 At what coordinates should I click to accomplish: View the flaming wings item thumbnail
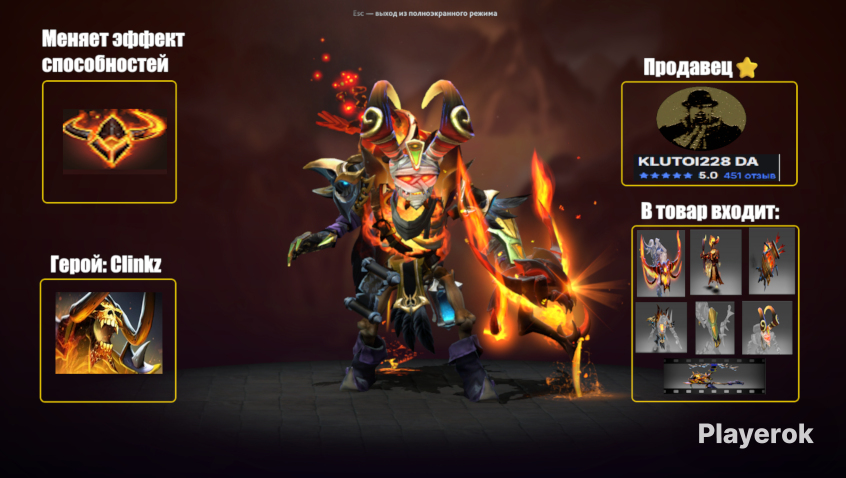click(x=661, y=263)
